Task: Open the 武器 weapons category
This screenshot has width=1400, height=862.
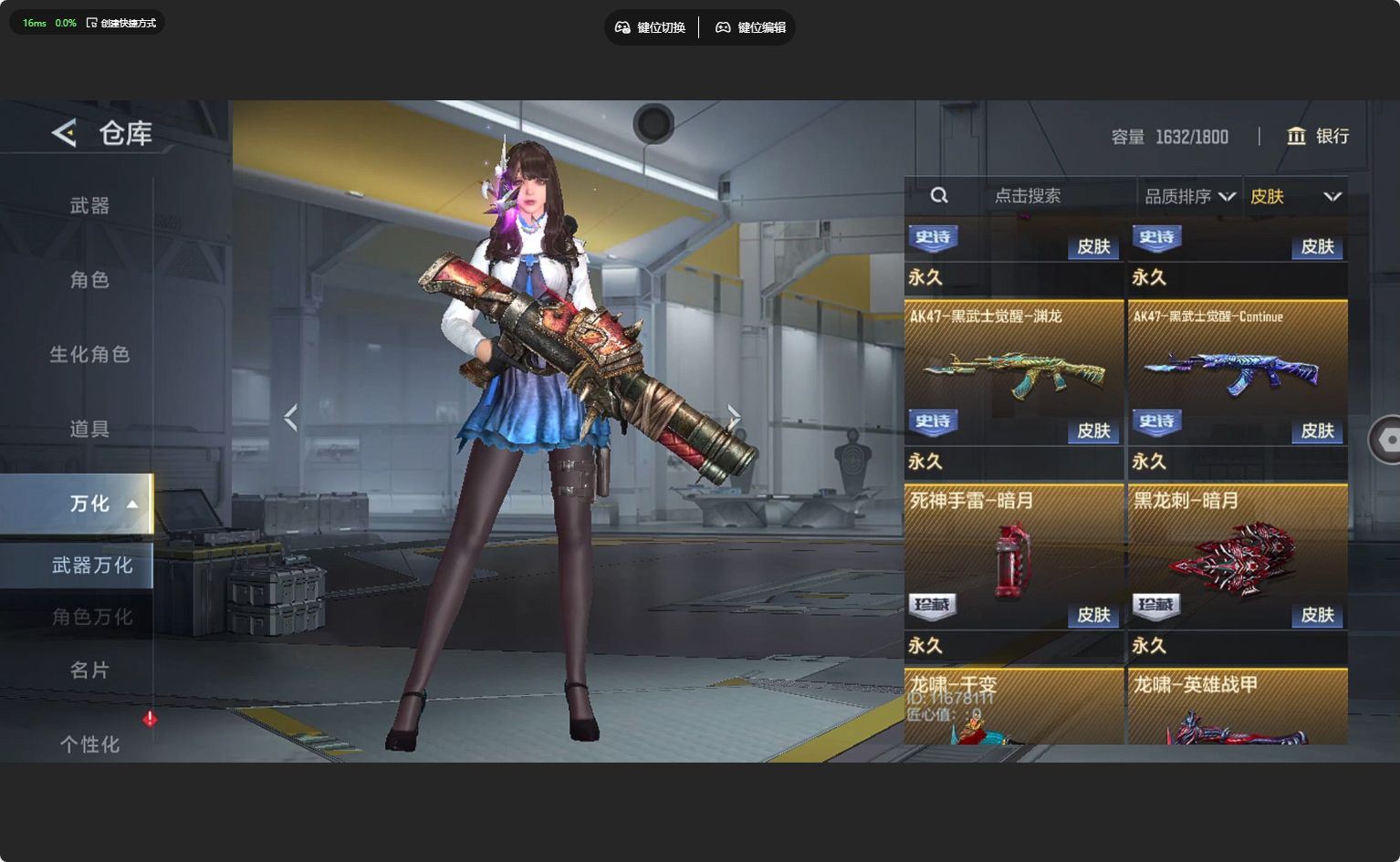Action: [89, 206]
